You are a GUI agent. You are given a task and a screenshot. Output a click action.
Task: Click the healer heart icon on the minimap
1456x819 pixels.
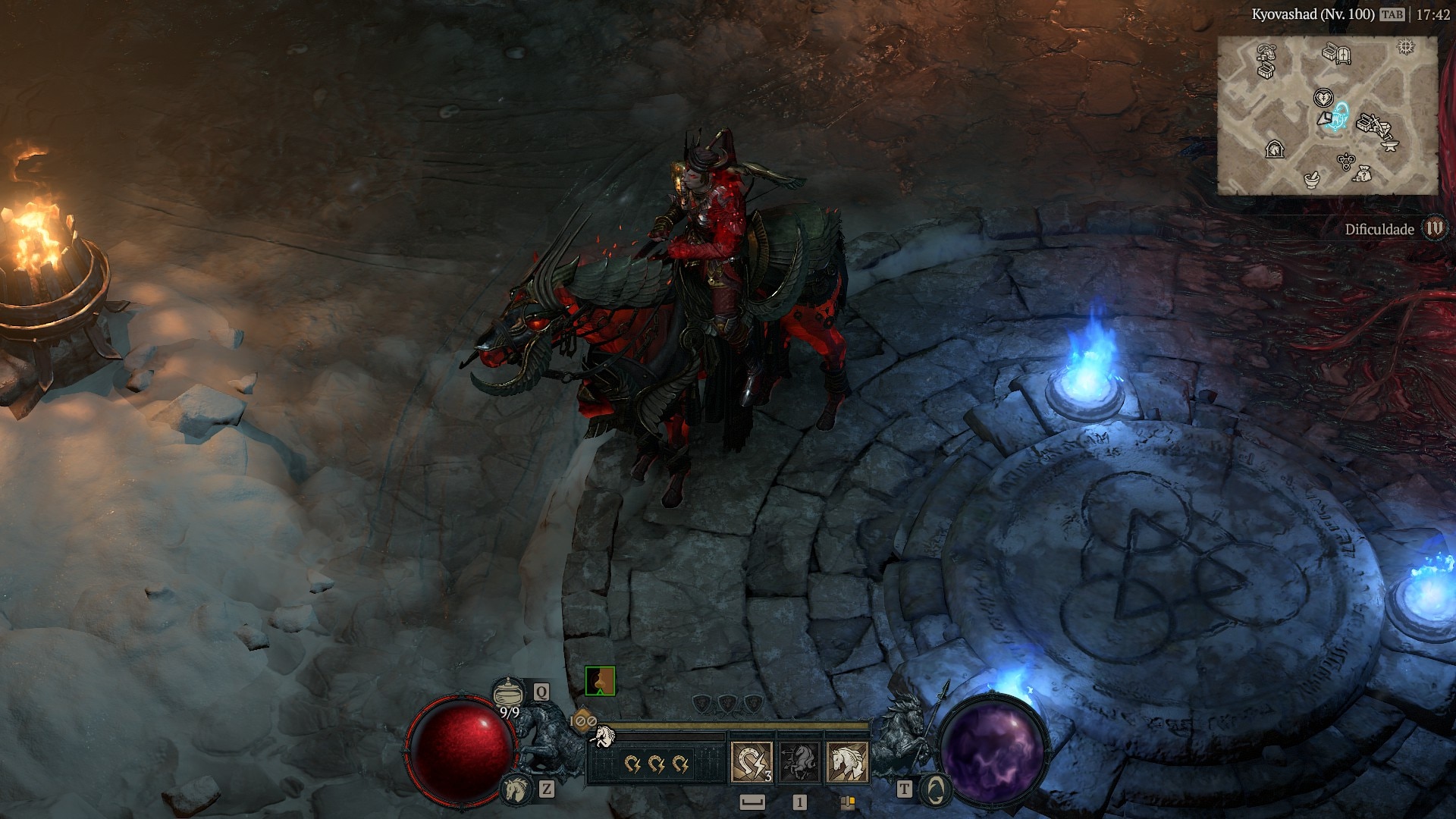point(1323,98)
